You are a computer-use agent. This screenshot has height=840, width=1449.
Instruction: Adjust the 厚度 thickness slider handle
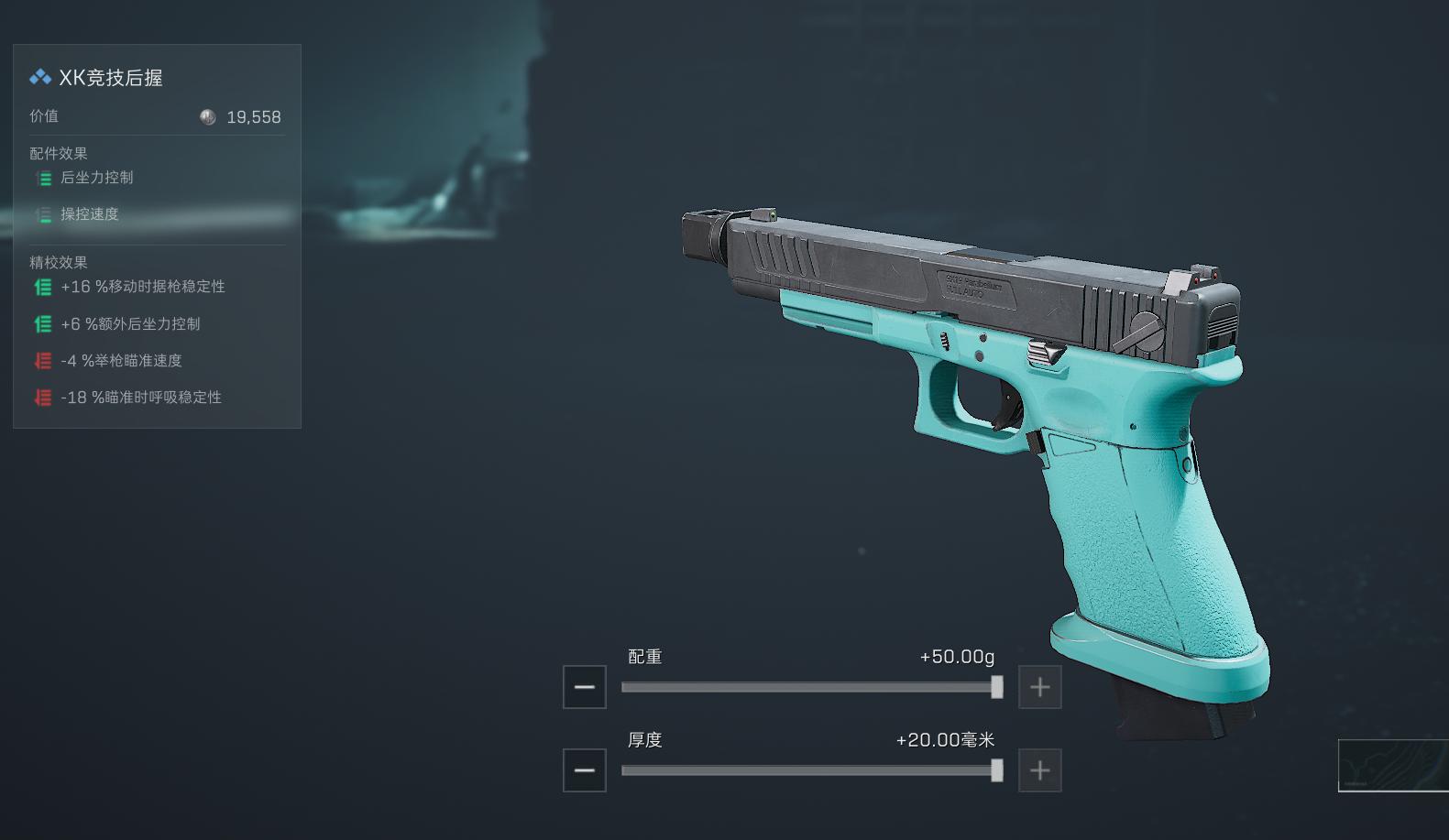pyautogui.click(x=997, y=770)
